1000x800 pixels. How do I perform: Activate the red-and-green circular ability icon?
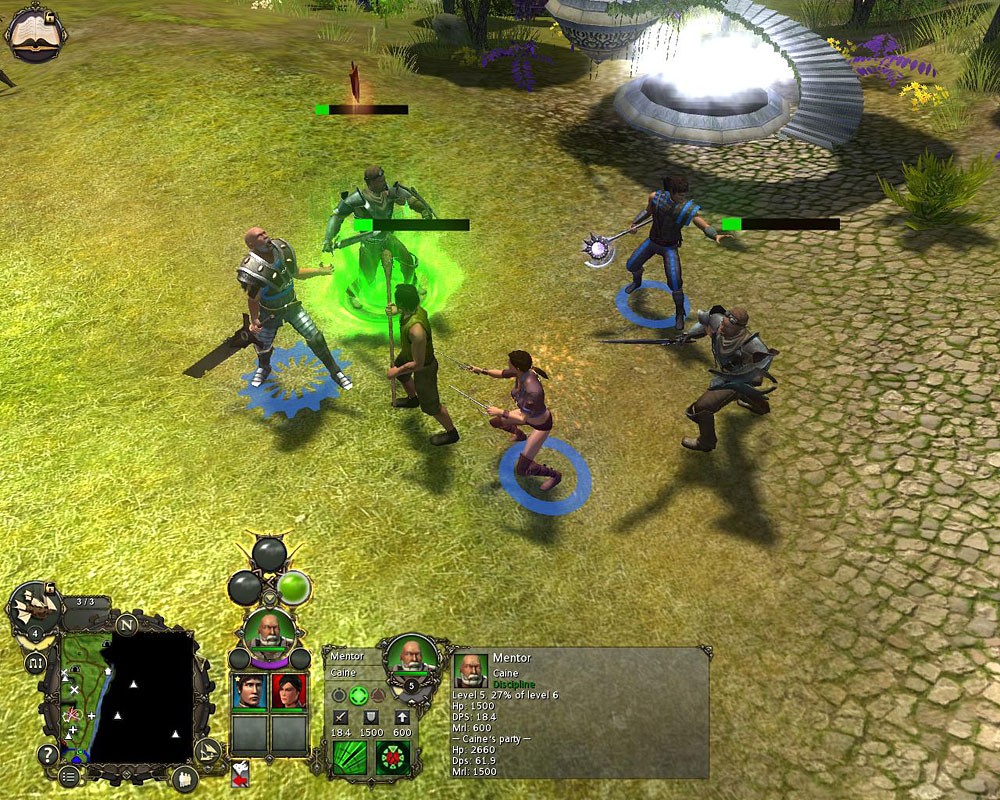click(x=393, y=757)
